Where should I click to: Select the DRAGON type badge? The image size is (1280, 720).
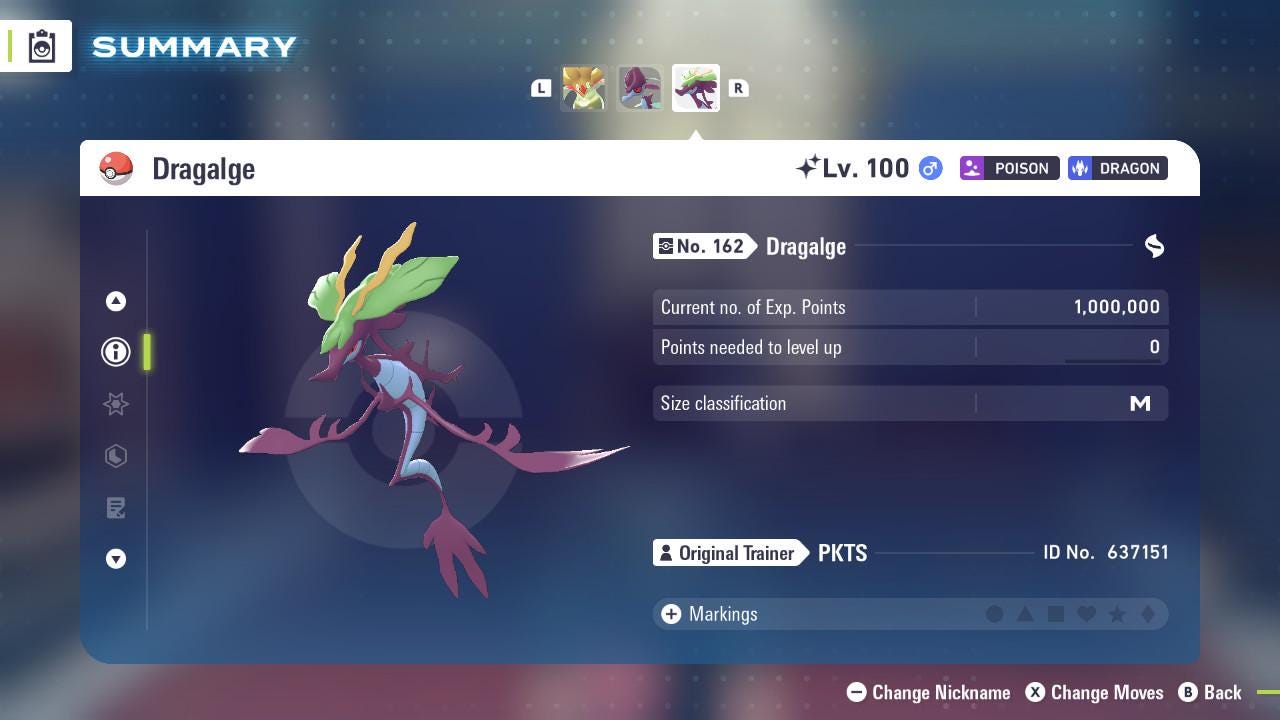(x=1117, y=168)
